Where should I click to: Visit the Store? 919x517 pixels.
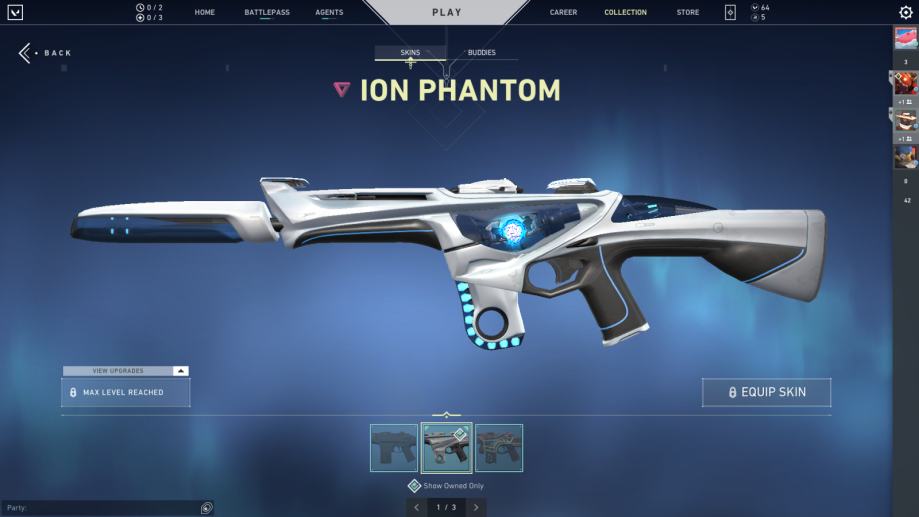tap(688, 13)
